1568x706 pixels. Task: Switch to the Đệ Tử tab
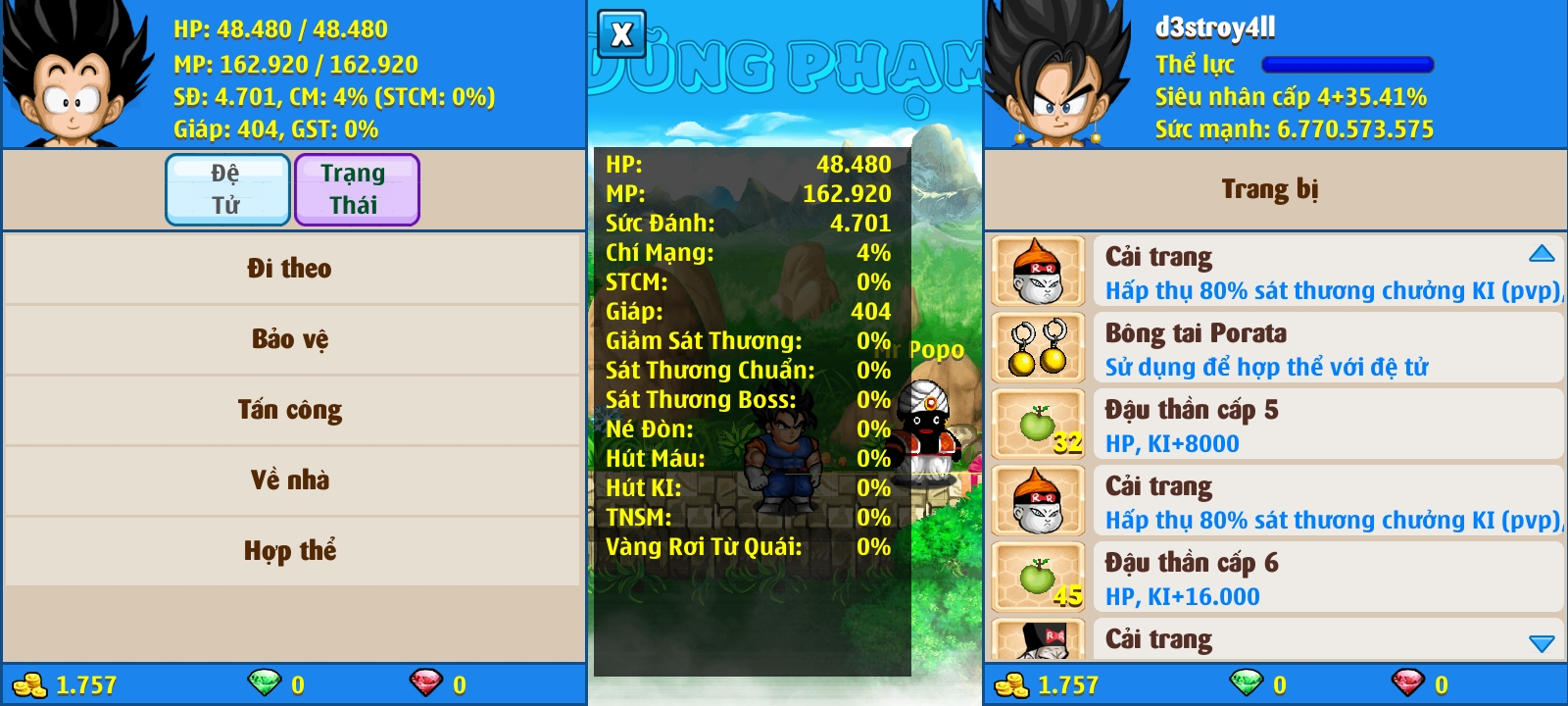(x=227, y=189)
